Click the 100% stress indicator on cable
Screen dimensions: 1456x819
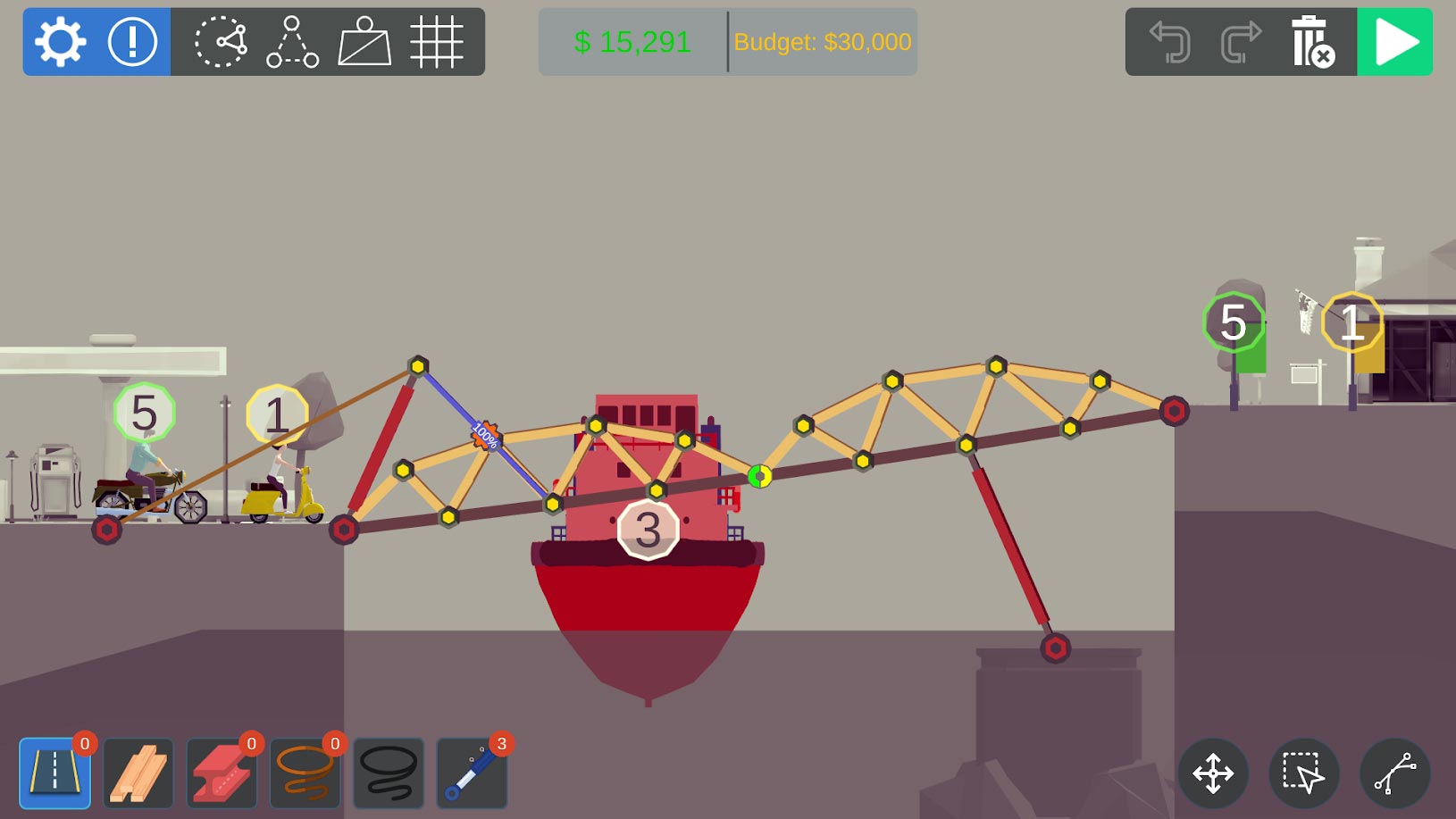click(485, 435)
